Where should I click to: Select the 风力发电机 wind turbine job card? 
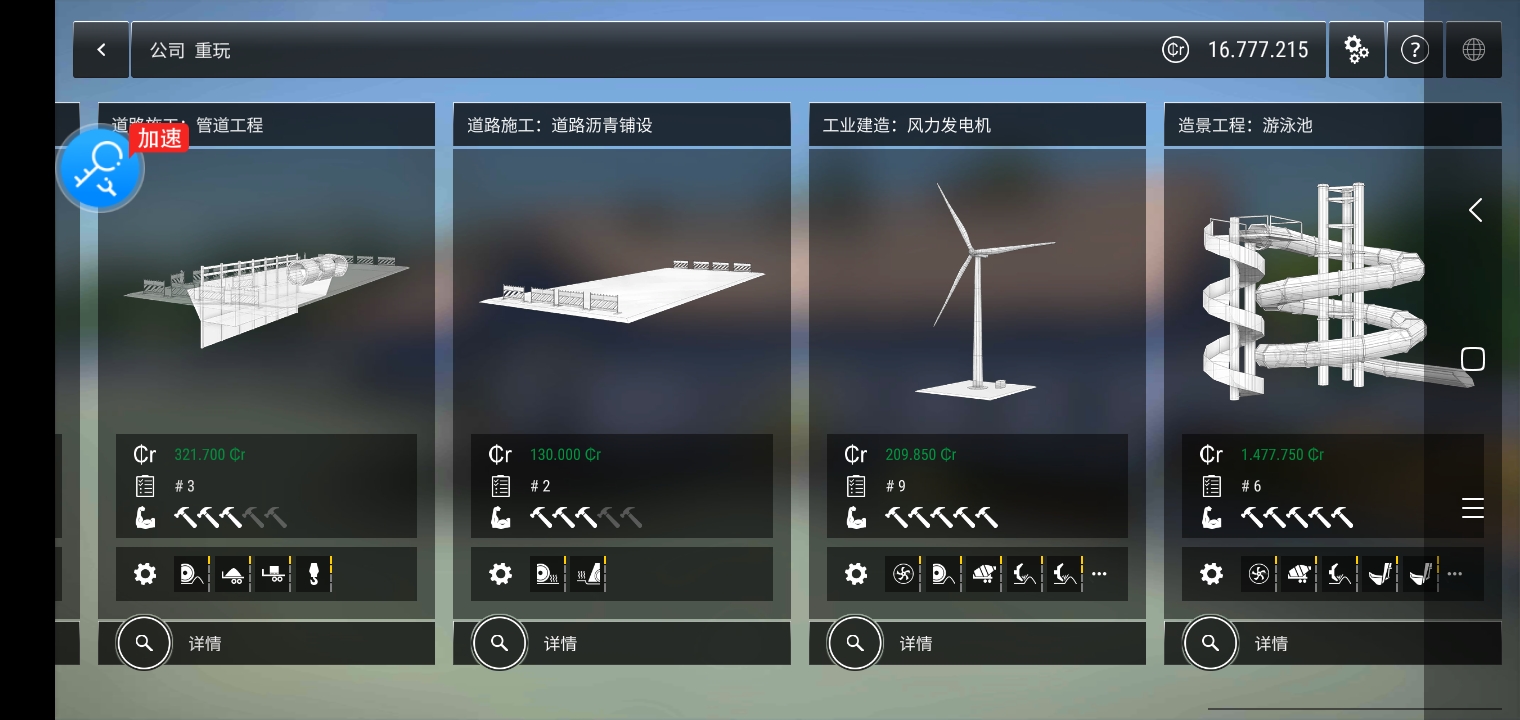coord(977,290)
